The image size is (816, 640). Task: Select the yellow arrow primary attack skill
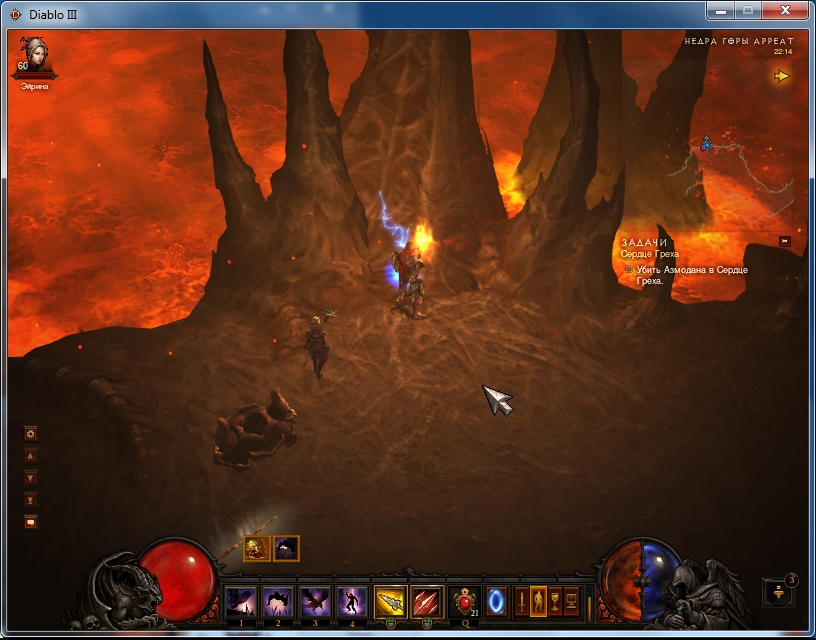click(390, 602)
